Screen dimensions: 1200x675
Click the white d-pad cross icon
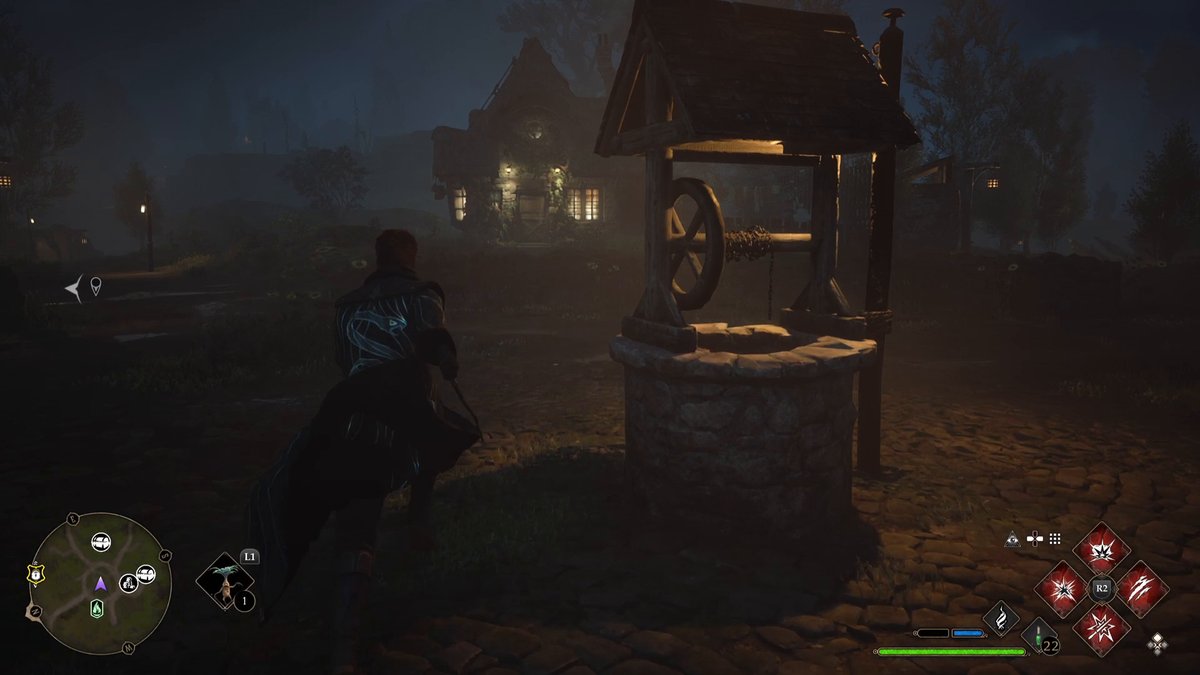click(x=1033, y=538)
